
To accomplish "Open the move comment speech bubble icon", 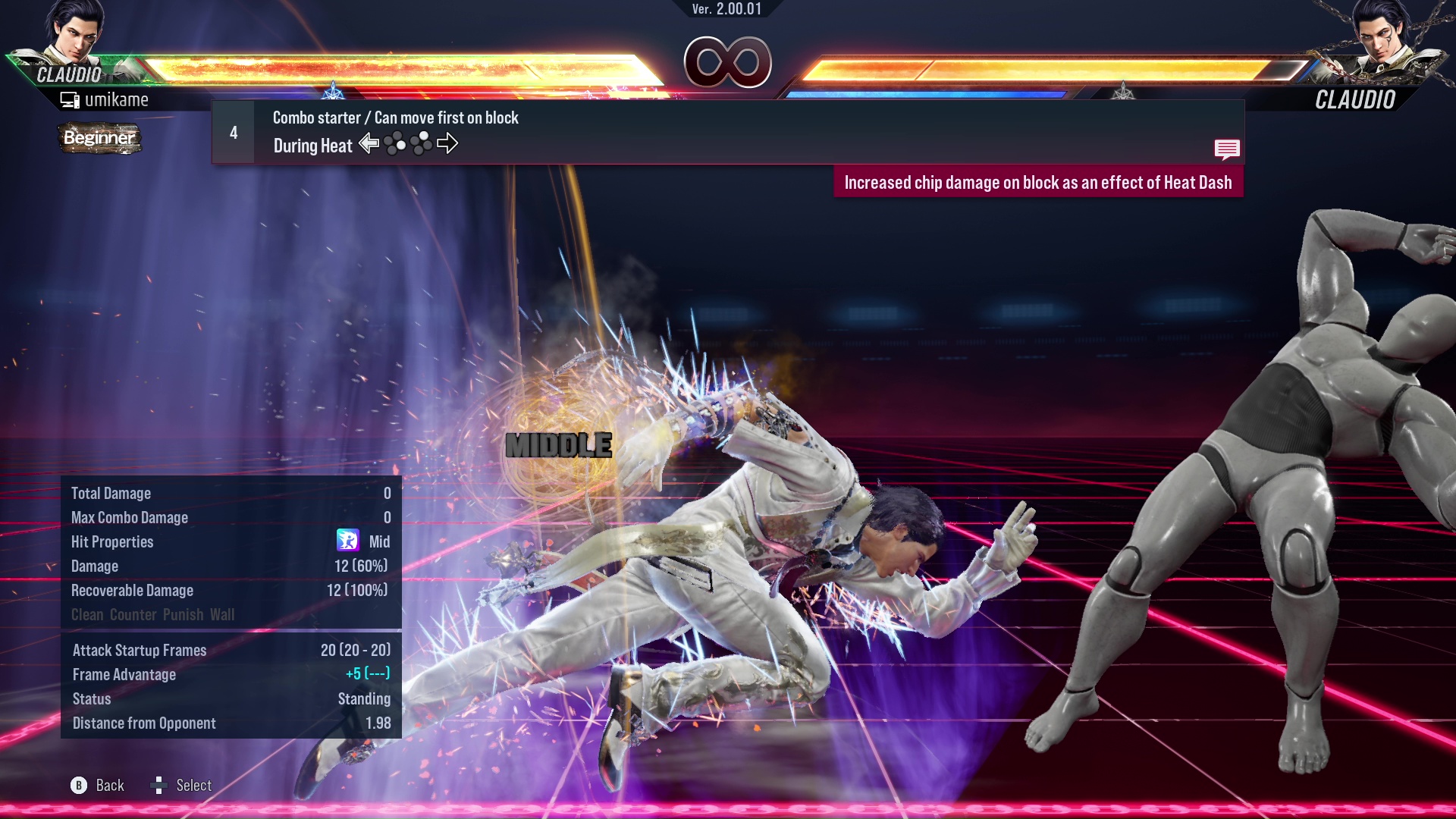I will 1227,149.
